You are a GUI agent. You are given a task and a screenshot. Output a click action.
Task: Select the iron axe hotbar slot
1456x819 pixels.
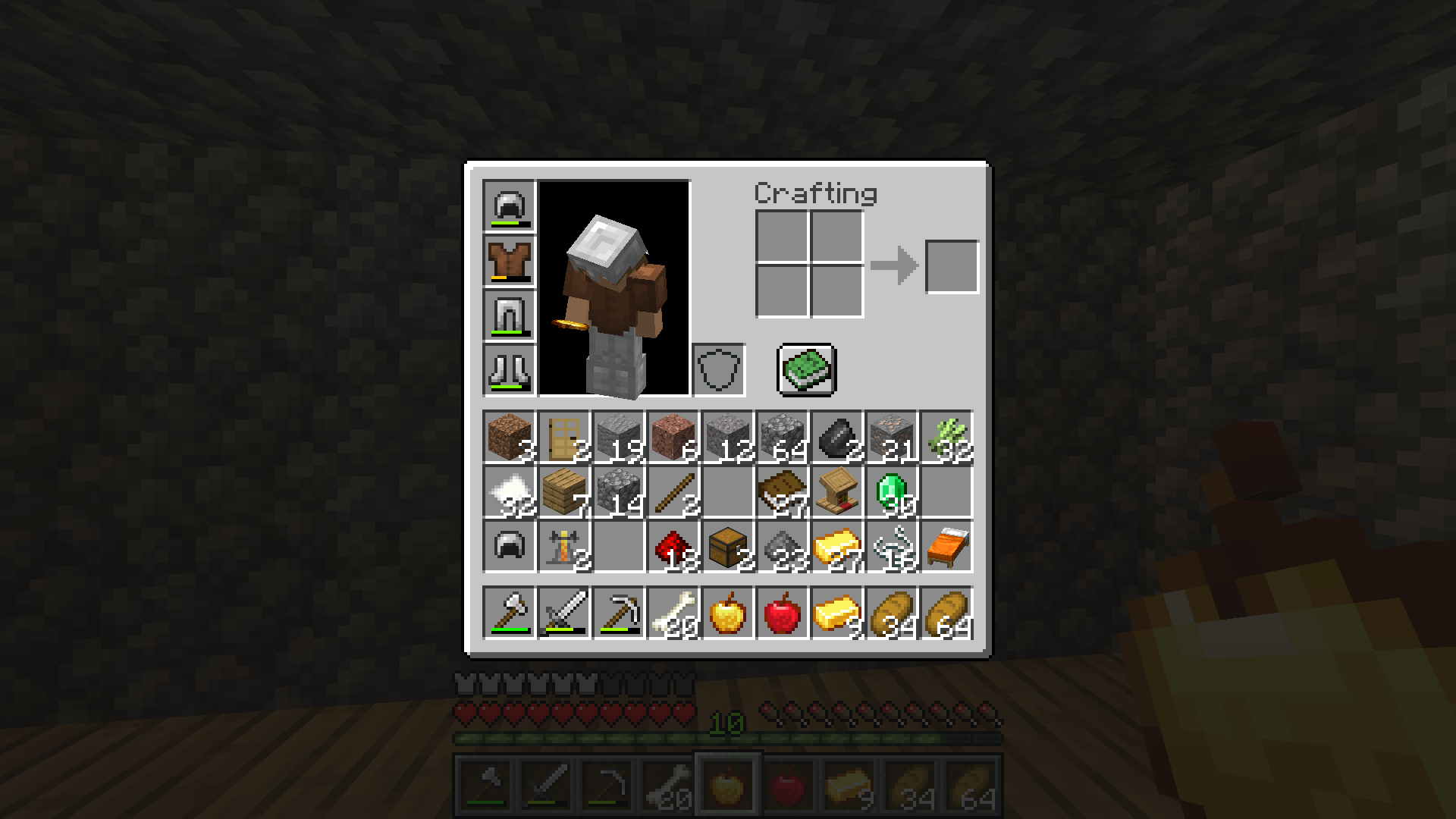(x=509, y=612)
